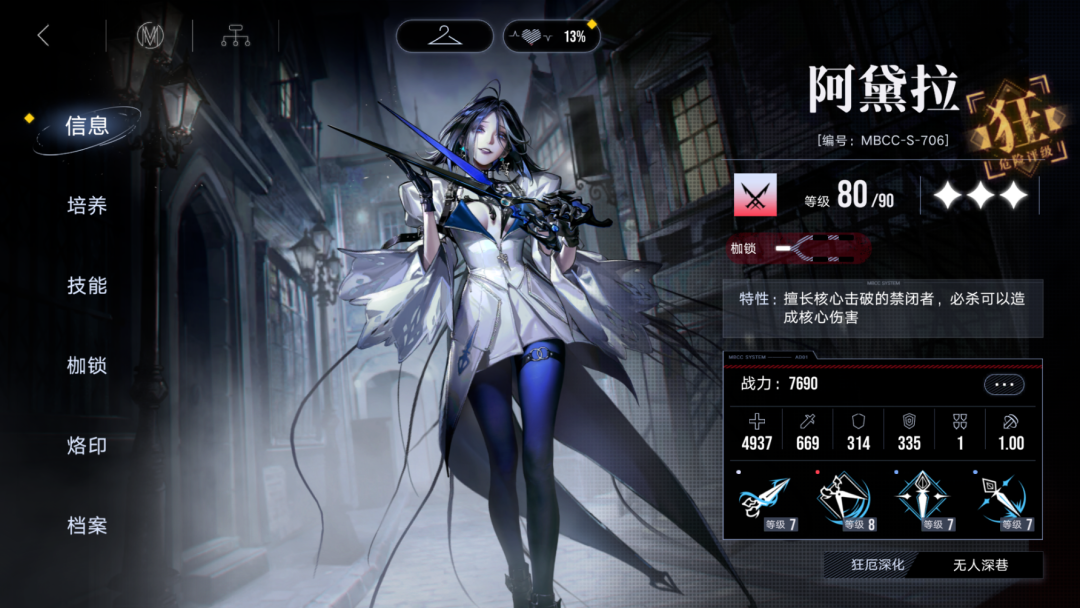Viewport: 1080px width, 608px height.
Task: Open the hierarchy tree icon
Action: tap(236, 36)
